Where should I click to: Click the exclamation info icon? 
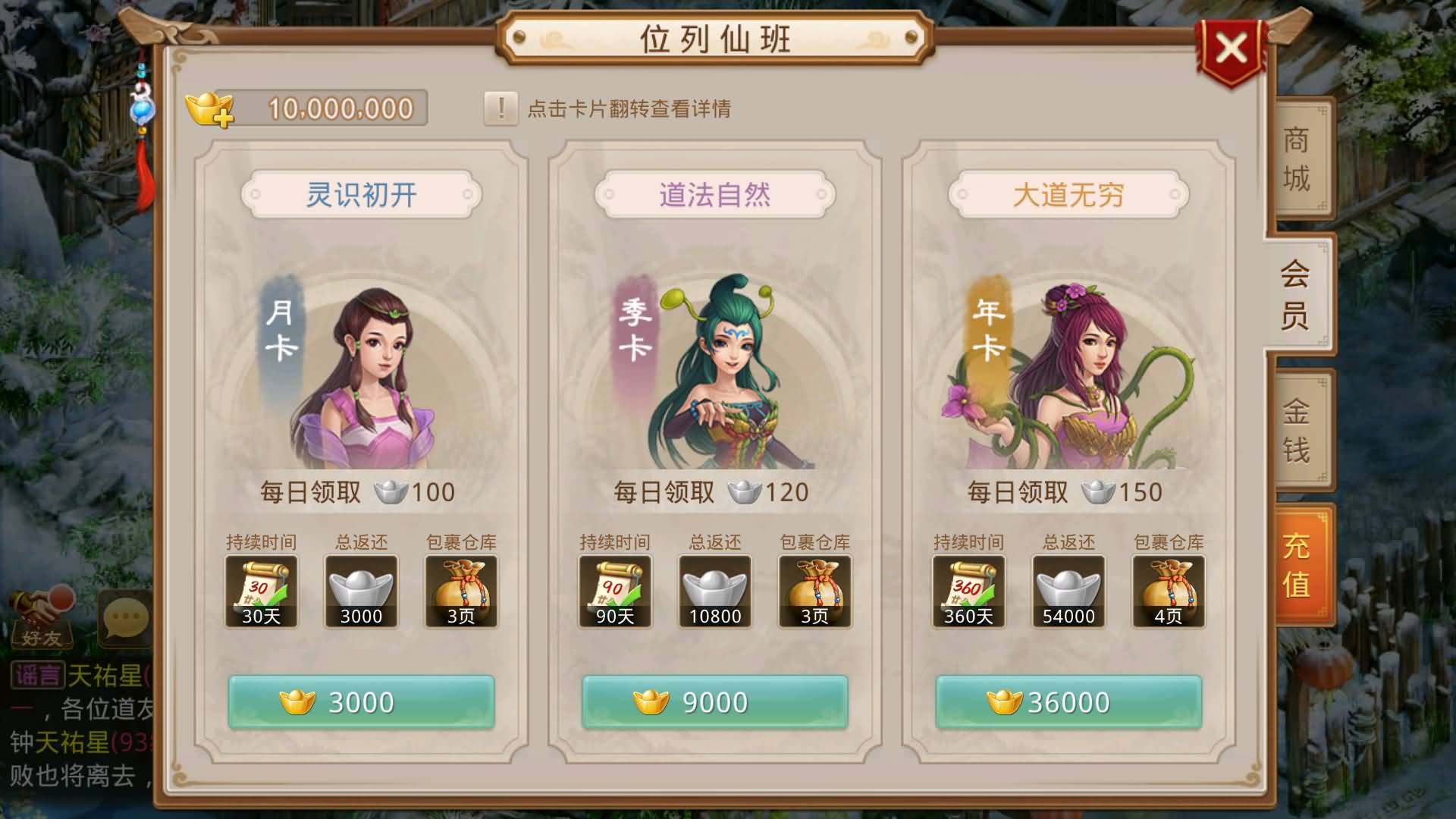click(500, 108)
